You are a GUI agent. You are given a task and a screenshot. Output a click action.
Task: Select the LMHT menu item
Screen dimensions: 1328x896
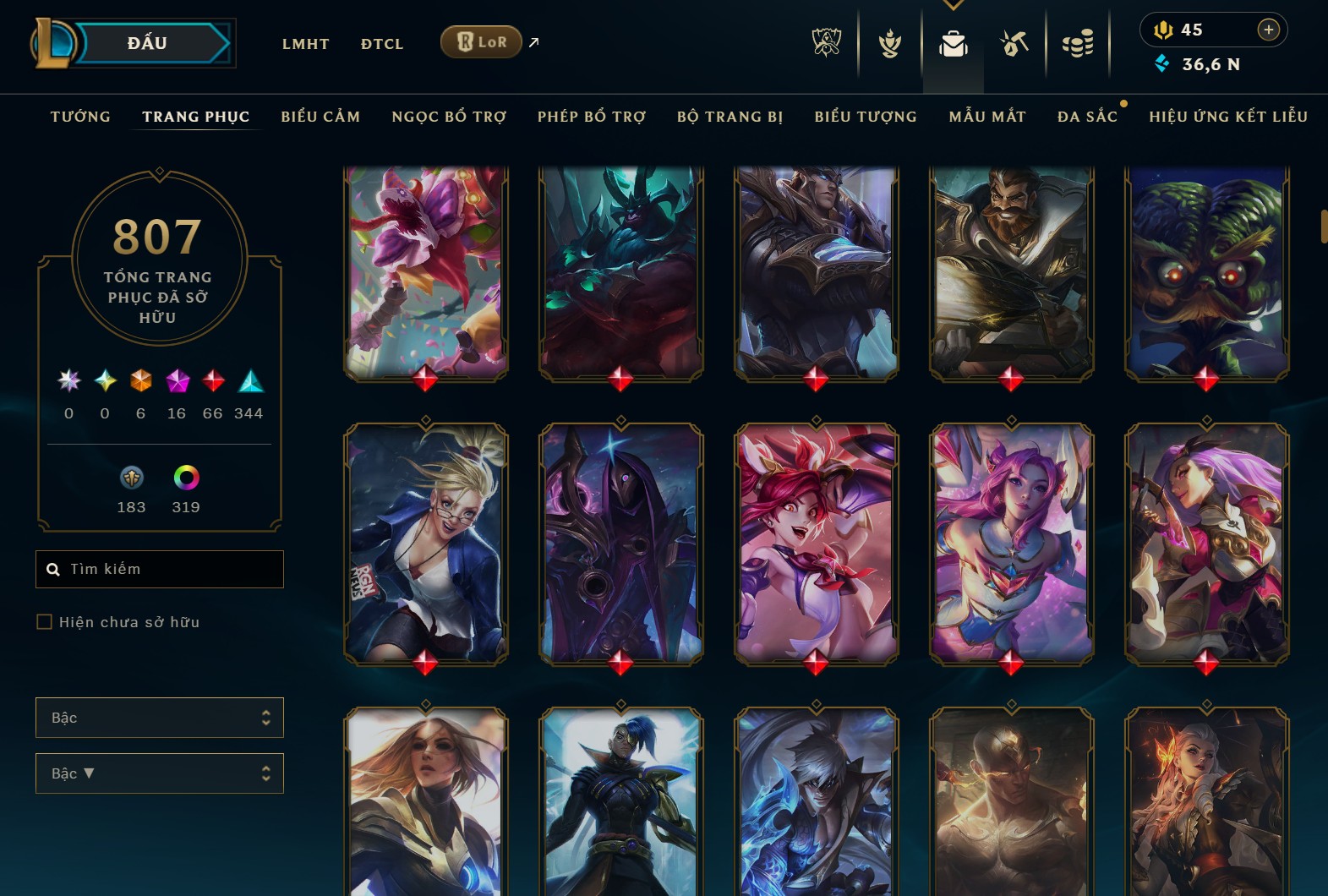[305, 44]
